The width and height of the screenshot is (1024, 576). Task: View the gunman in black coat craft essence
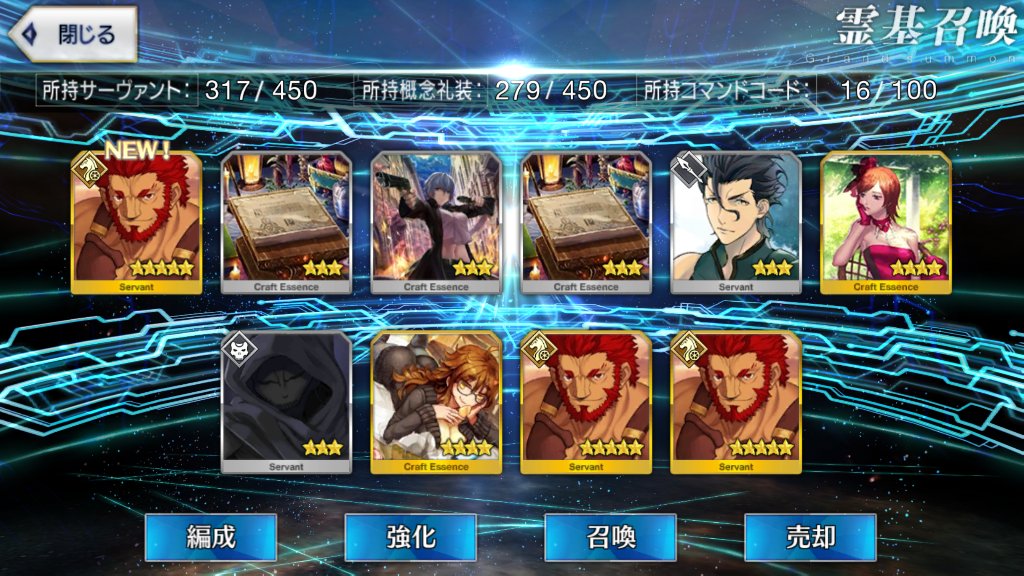point(436,223)
